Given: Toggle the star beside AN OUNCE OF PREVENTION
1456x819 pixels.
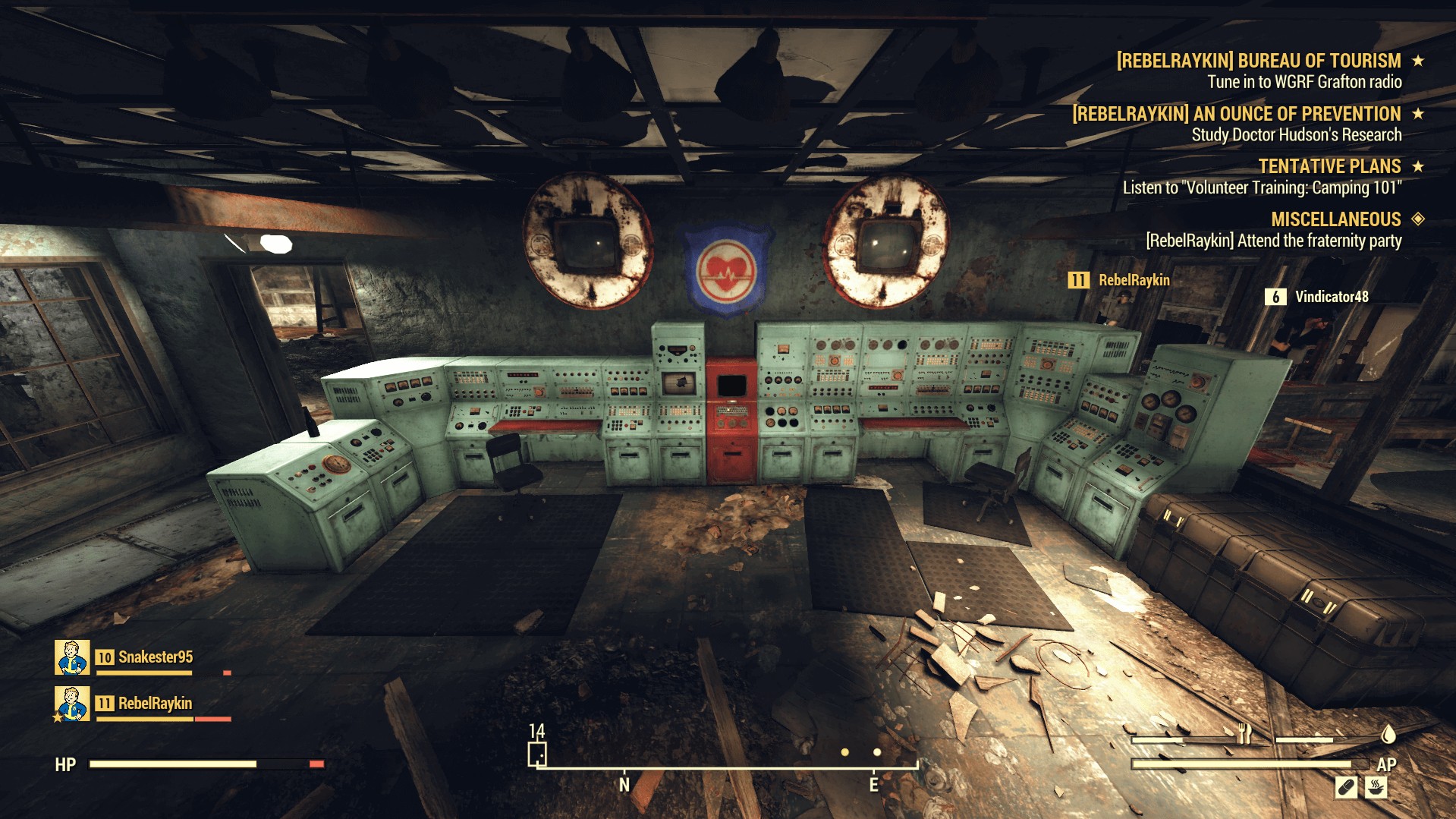Looking at the screenshot, I should (x=1420, y=115).
